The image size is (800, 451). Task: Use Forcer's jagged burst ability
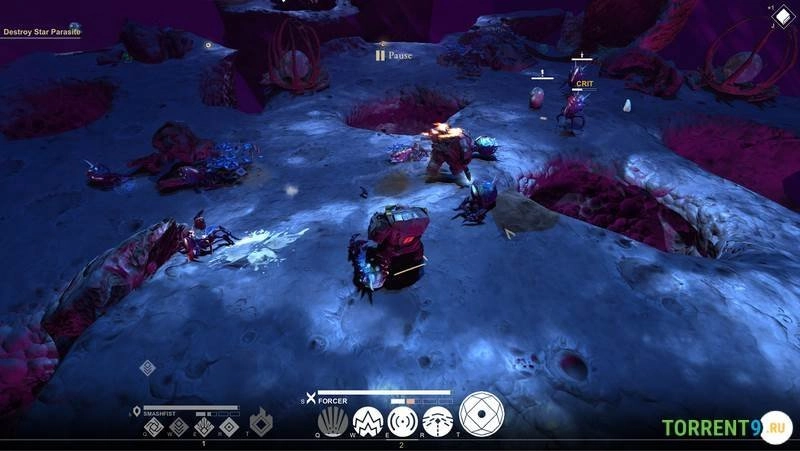click(x=368, y=422)
